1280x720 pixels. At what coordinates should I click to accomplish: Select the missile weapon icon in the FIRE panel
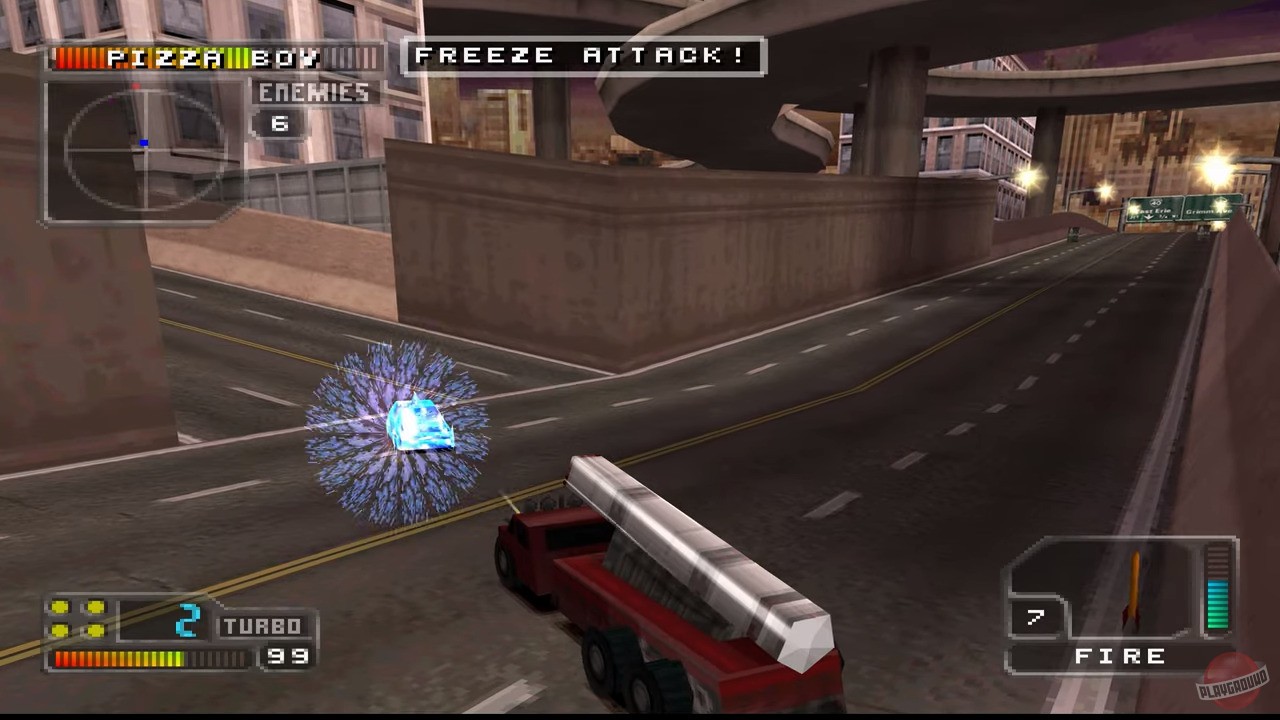[x=1135, y=590]
